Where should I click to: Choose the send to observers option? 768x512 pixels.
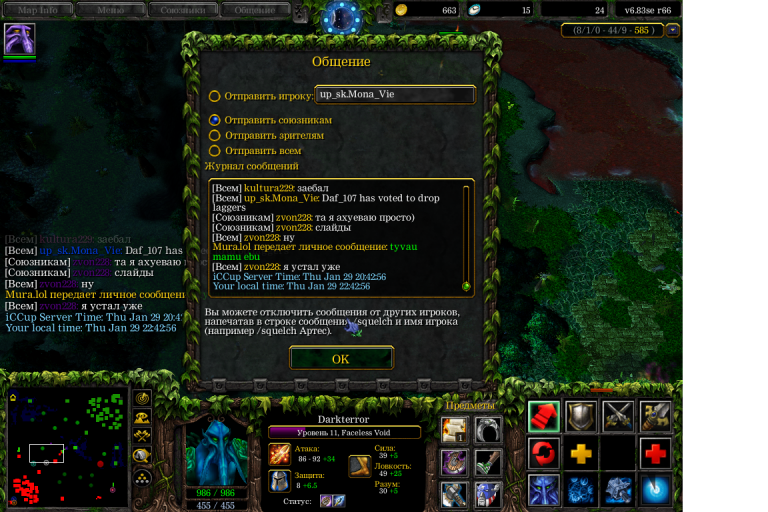[x=215, y=135]
